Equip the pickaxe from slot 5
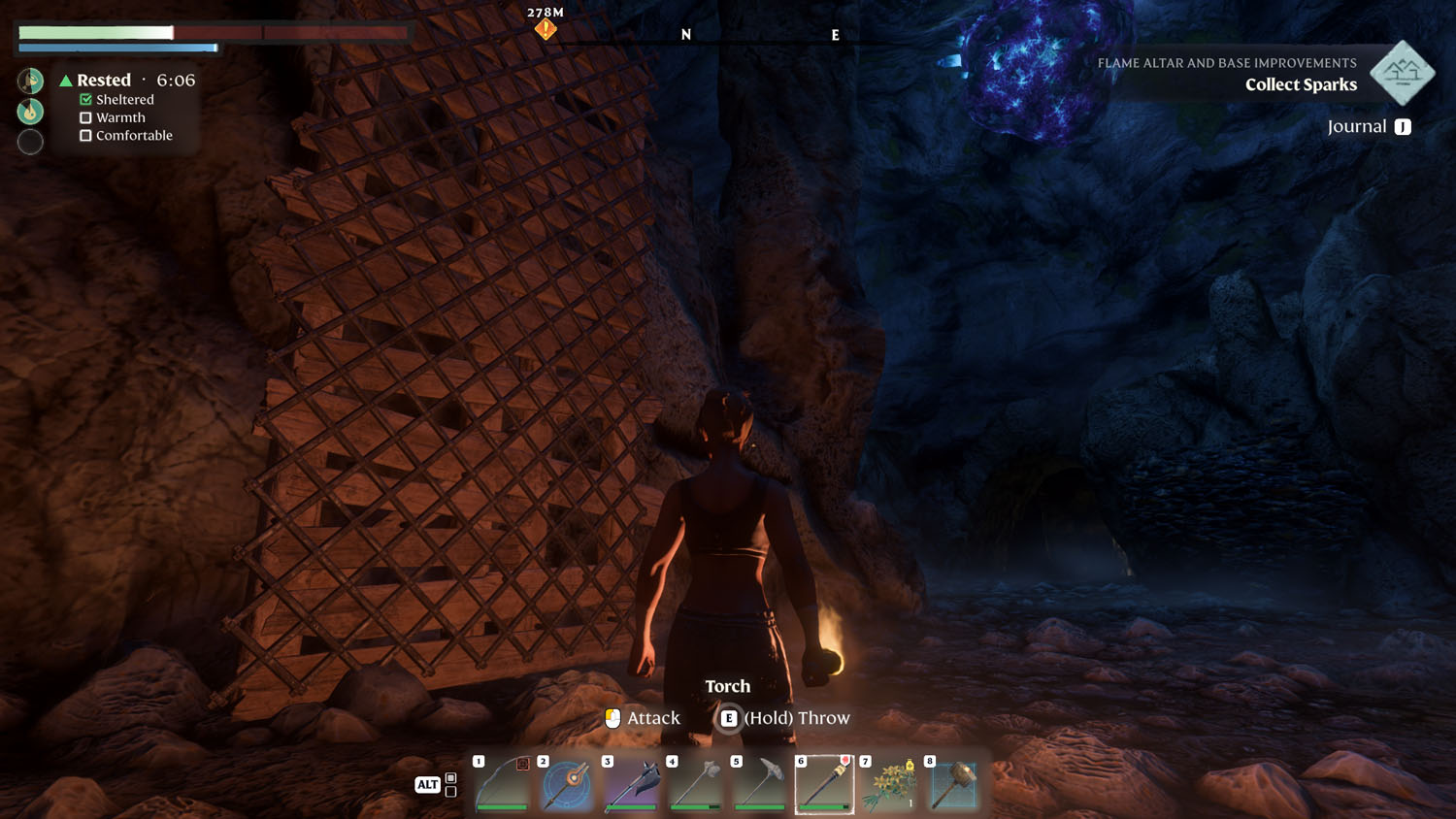This screenshot has width=1456, height=819. click(x=759, y=784)
